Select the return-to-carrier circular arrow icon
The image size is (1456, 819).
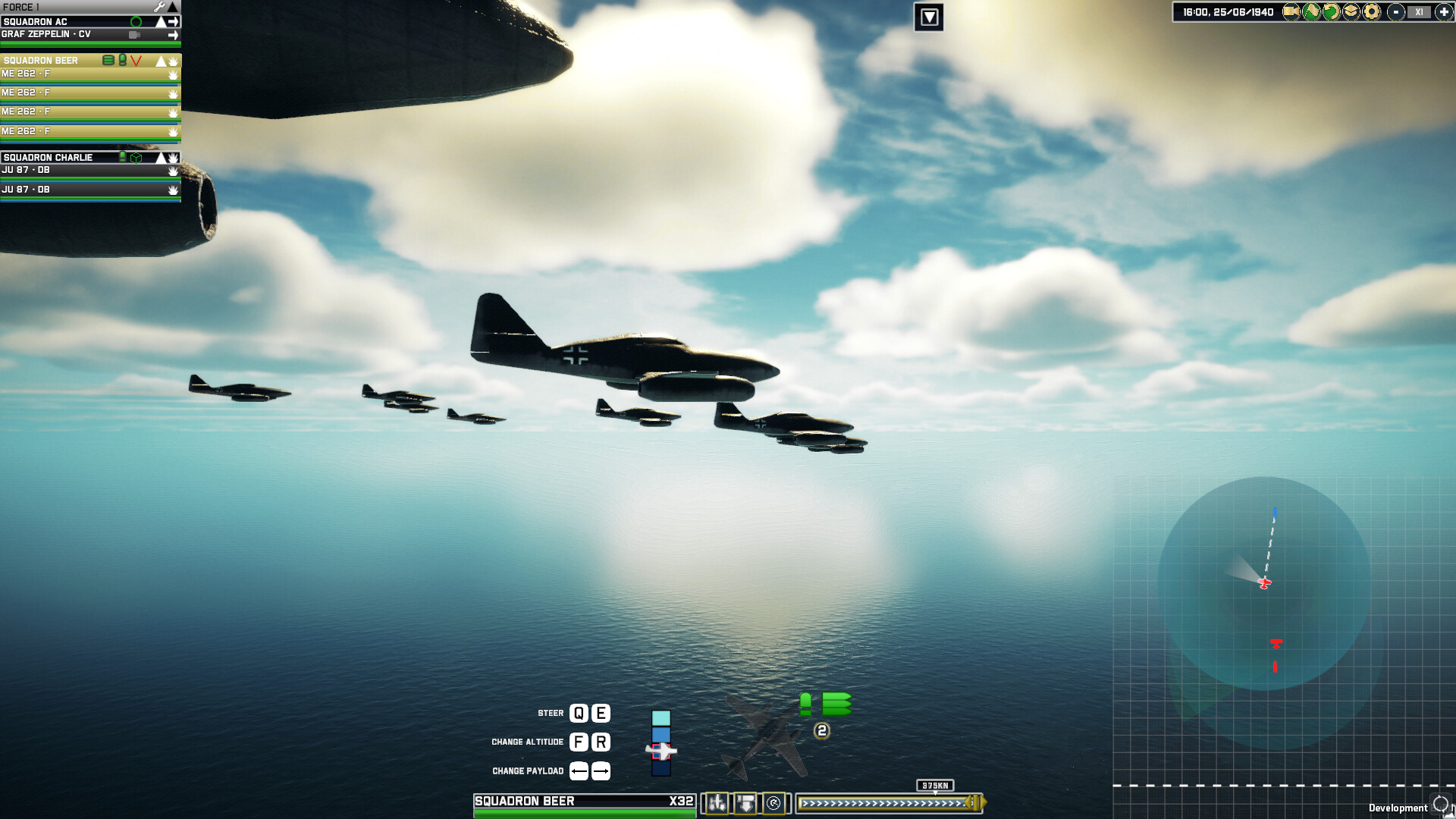(773, 802)
